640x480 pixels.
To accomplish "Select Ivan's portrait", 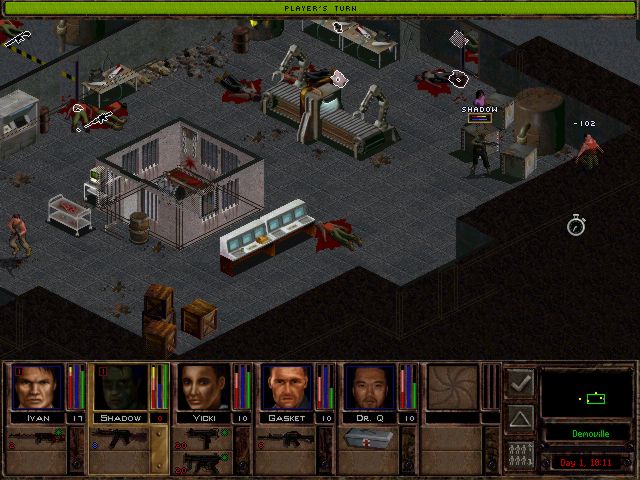I will pyautogui.click(x=36, y=387).
